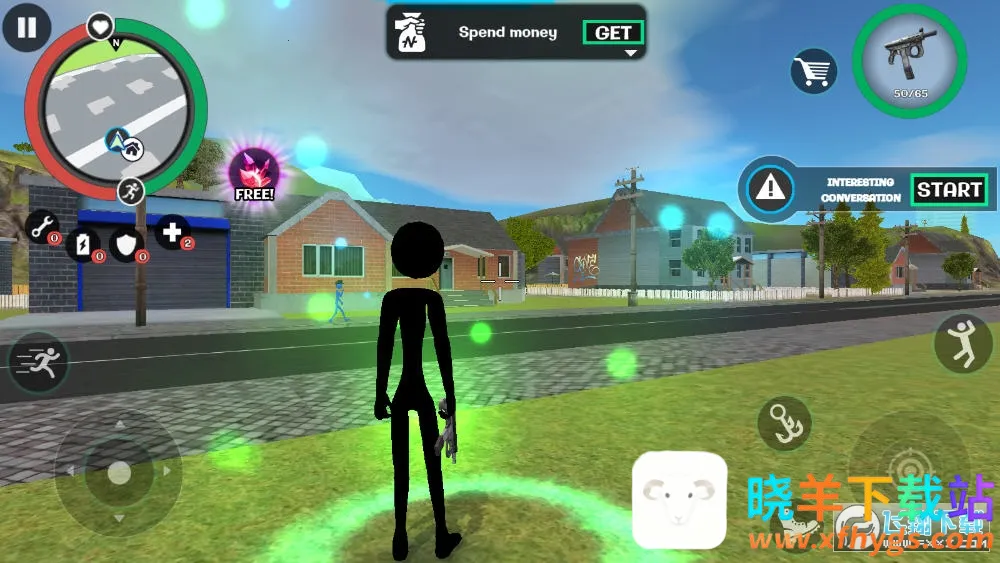The height and width of the screenshot is (563, 1000).
Task: Claim the Spend money GET reward
Action: pyautogui.click(x=613, y=33)
